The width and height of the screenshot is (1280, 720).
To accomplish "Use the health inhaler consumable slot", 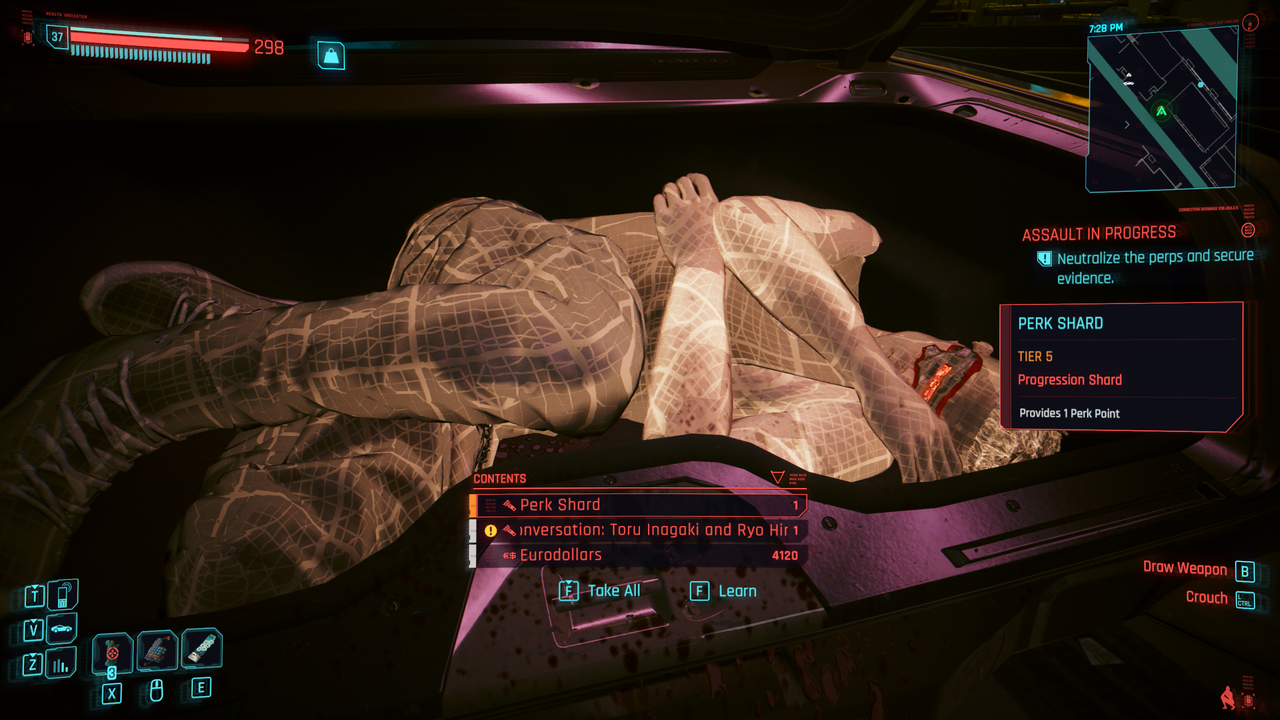I will [201, 650].
